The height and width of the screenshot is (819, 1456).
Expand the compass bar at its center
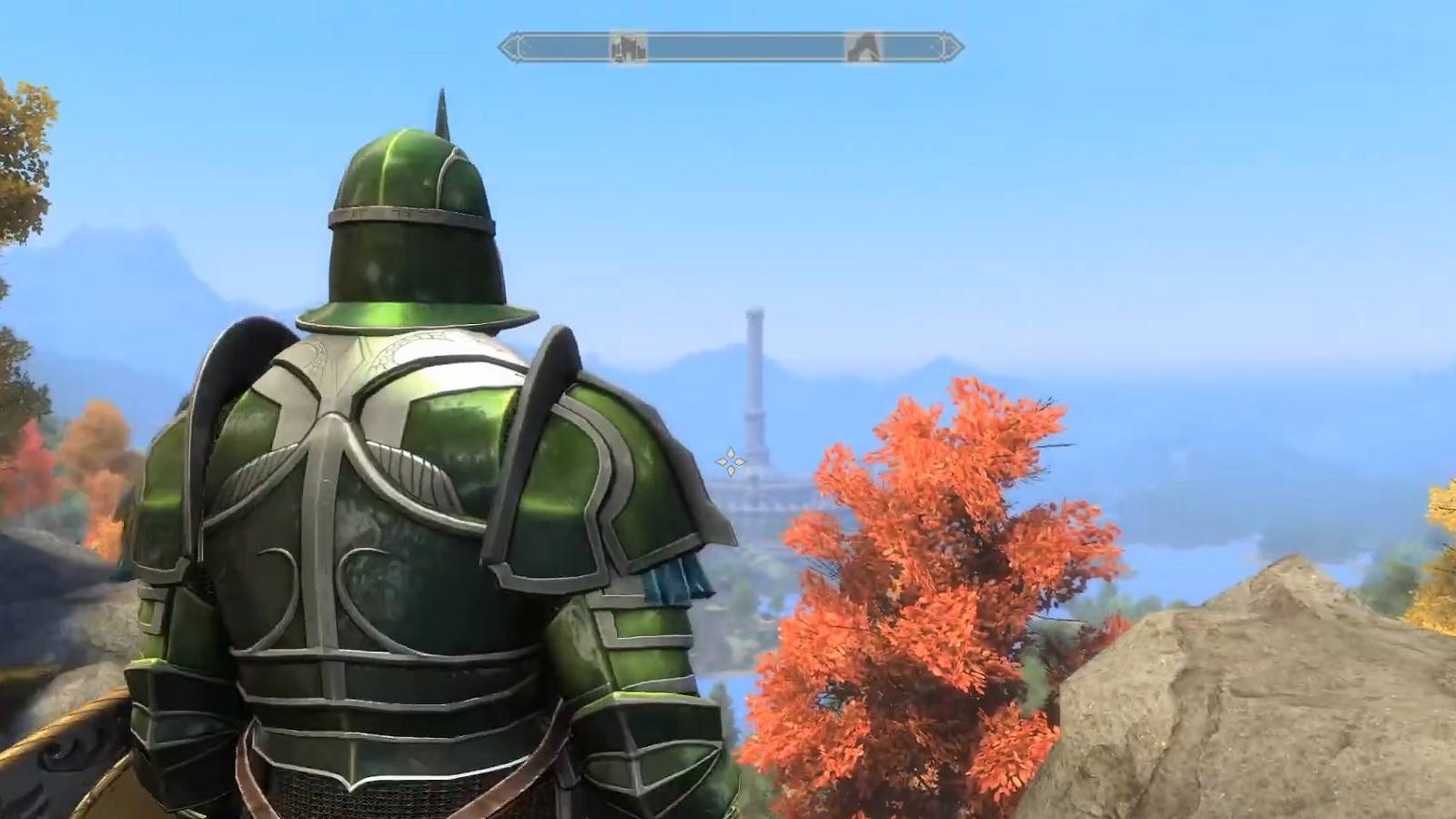(x=728, y=45)
